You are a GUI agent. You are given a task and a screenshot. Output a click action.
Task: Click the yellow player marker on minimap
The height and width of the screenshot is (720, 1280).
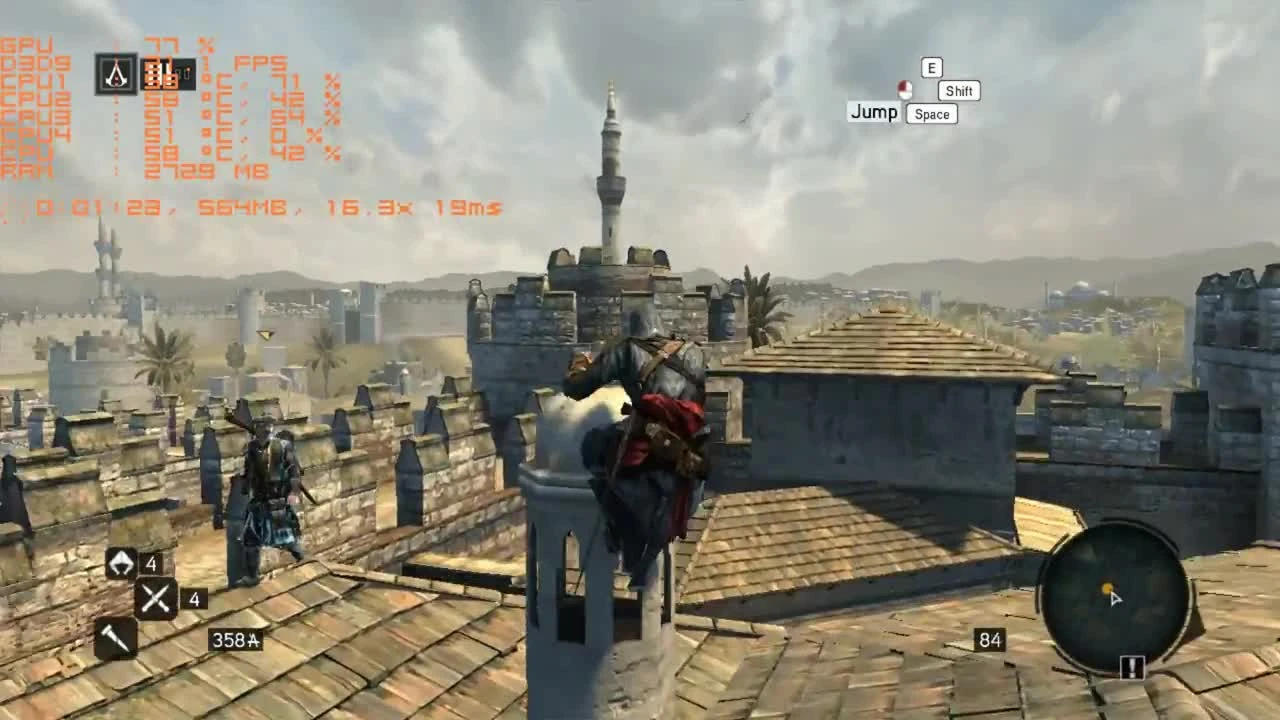(x=1106, y=590)
